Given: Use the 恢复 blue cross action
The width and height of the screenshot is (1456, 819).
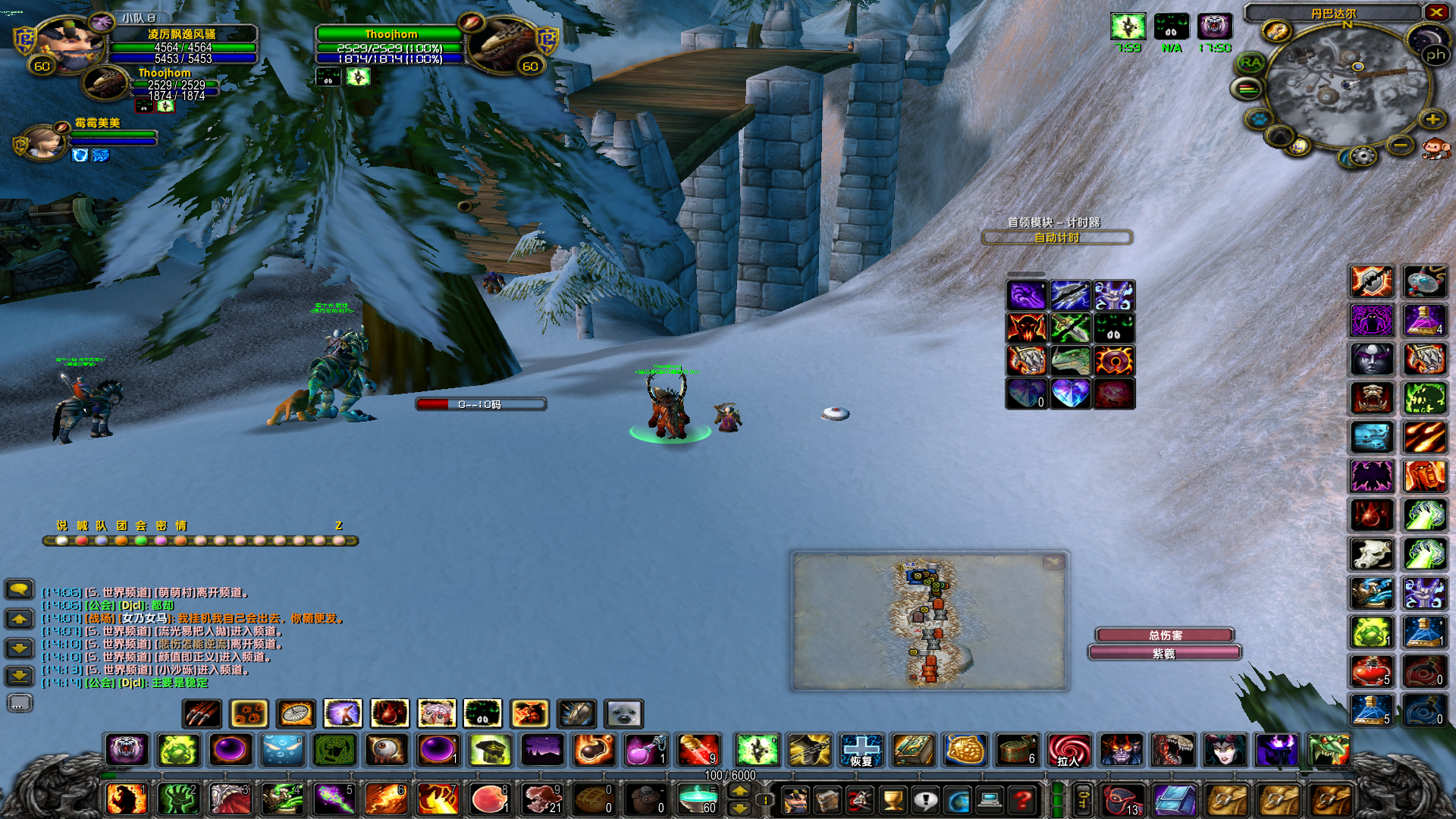Looking at the screenshot, I should [x=861, y=750].
